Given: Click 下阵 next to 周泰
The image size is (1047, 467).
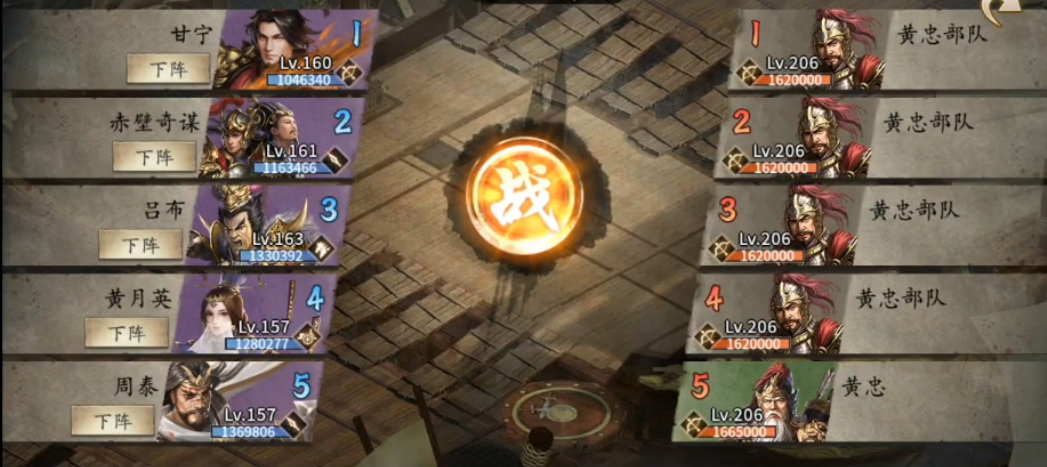Looking at the screenshot, I should click(113, 420).
